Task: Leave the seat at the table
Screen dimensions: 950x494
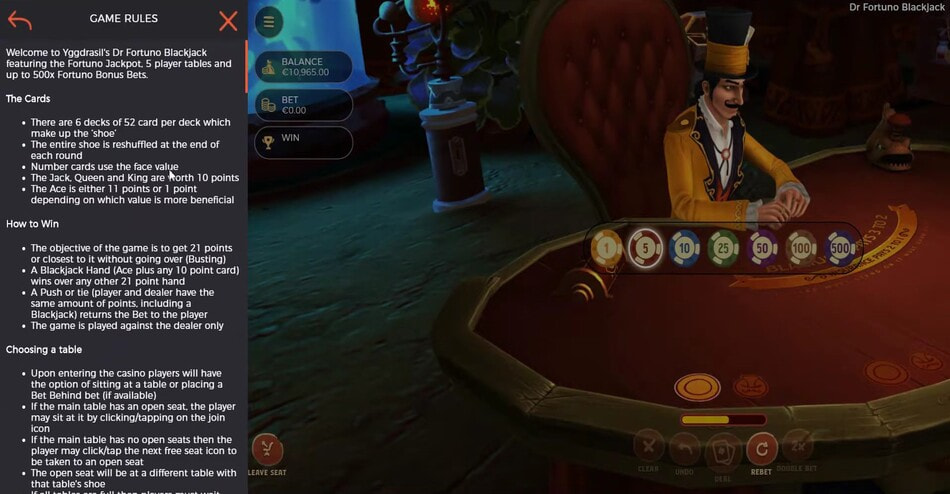Action: click(x=266, y=451)
